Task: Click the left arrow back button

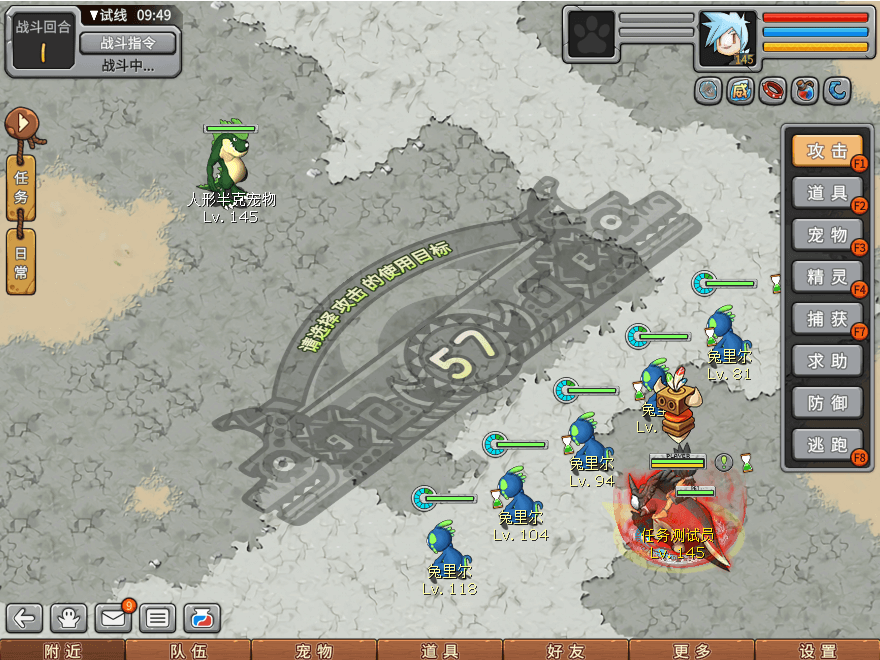Action: [25, 619]
